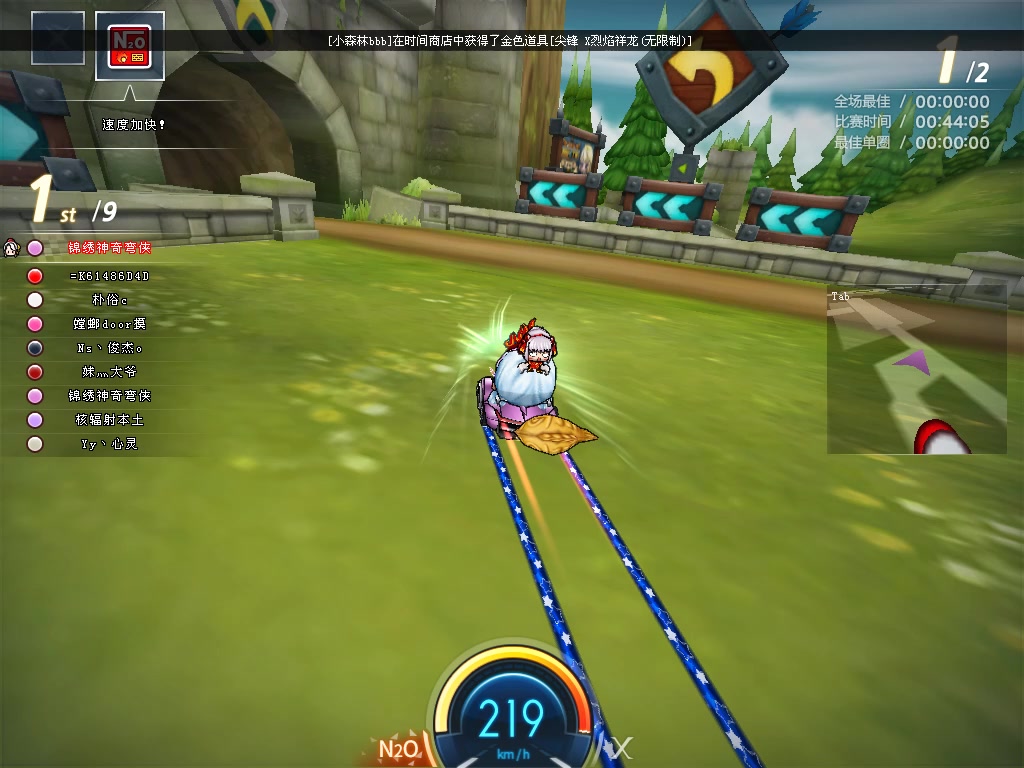Click the track minimap
This screenshot has width=1024, height=768.
(x=916, y=370)
